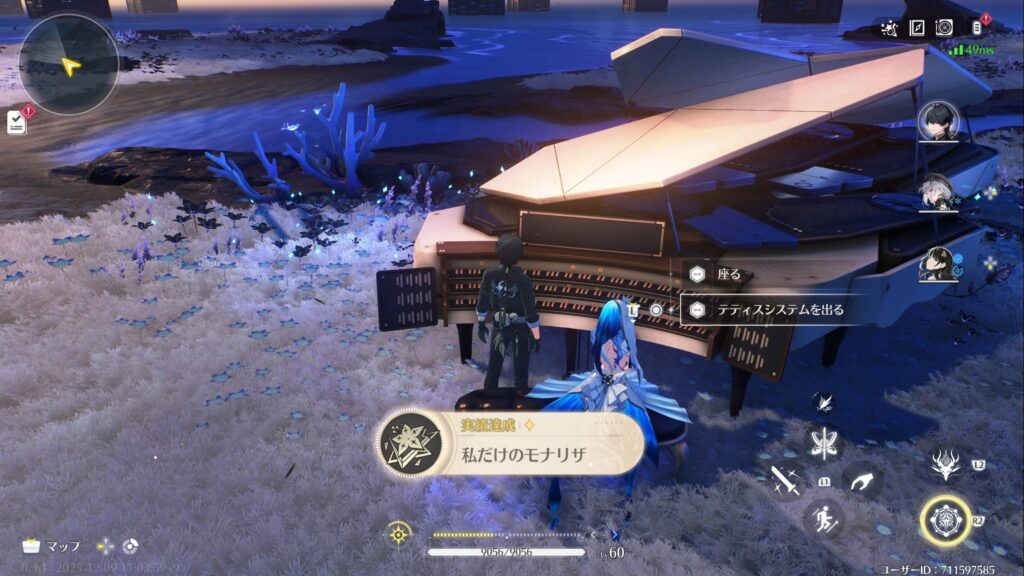
Task: Activate the butterfly-winged skill icon
Action: pyautogui.click(x=826, y=443)
